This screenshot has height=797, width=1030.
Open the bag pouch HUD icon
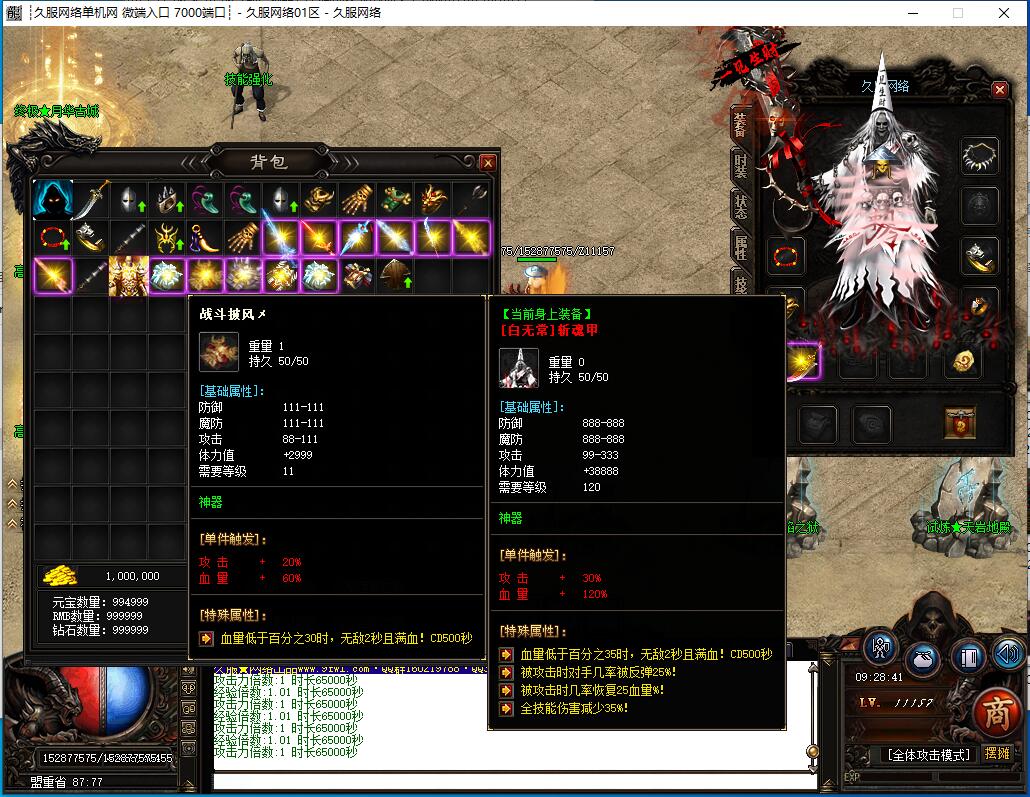coord(923,658)
